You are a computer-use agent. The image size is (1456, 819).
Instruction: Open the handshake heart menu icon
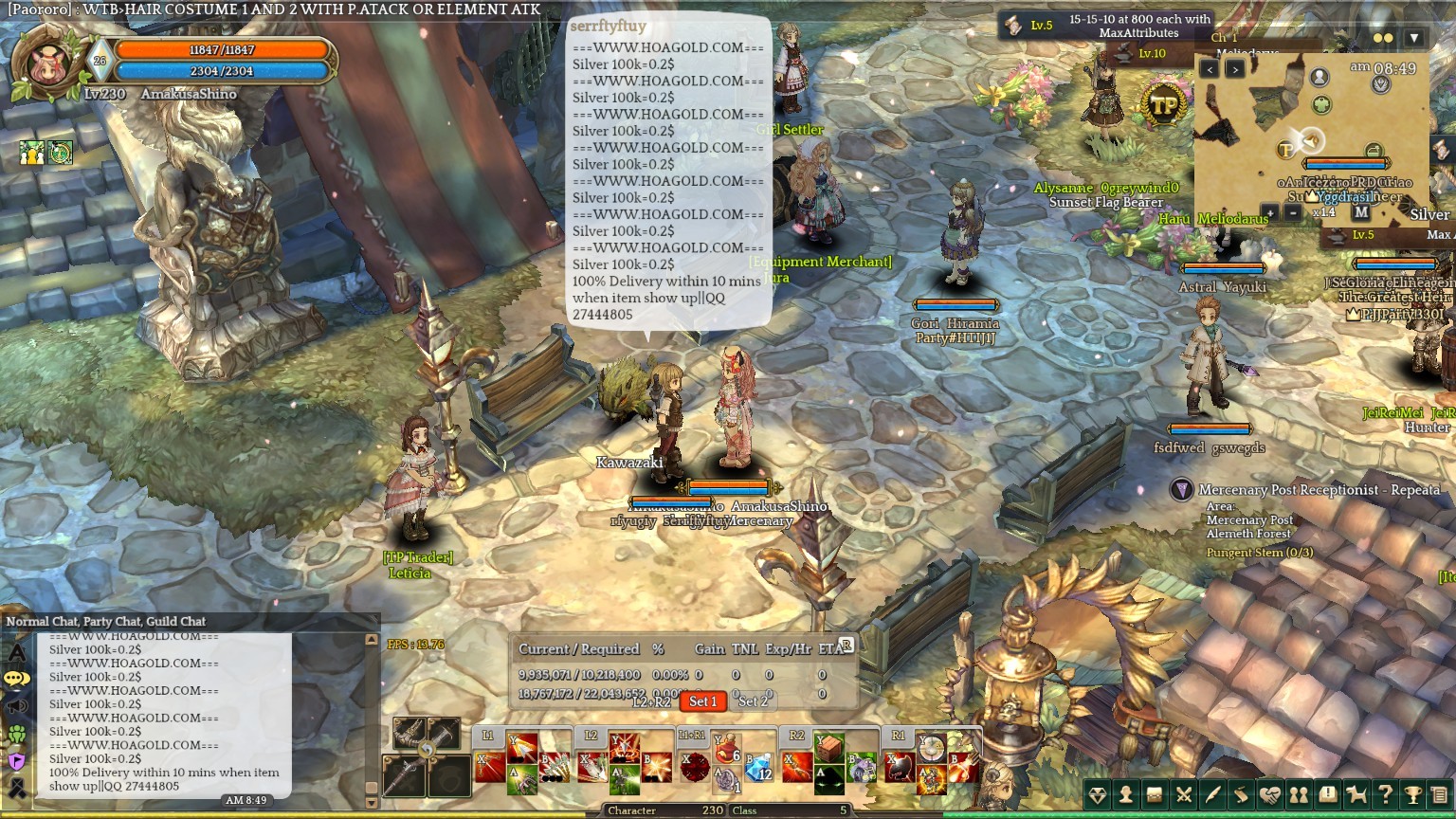[1270, 795]
